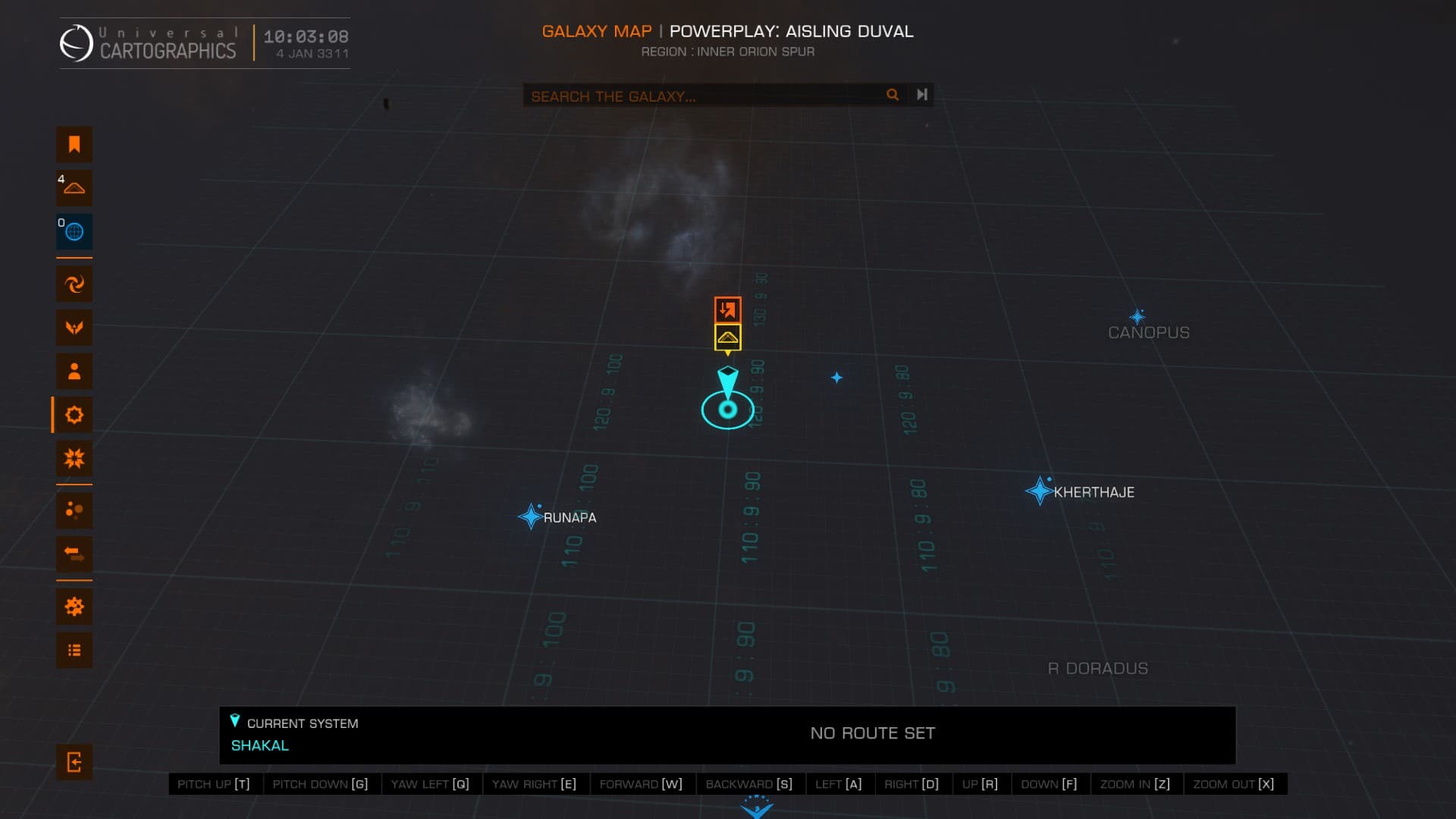Select the blue globe icon
1456x819 pixels.
pos(74,232)
